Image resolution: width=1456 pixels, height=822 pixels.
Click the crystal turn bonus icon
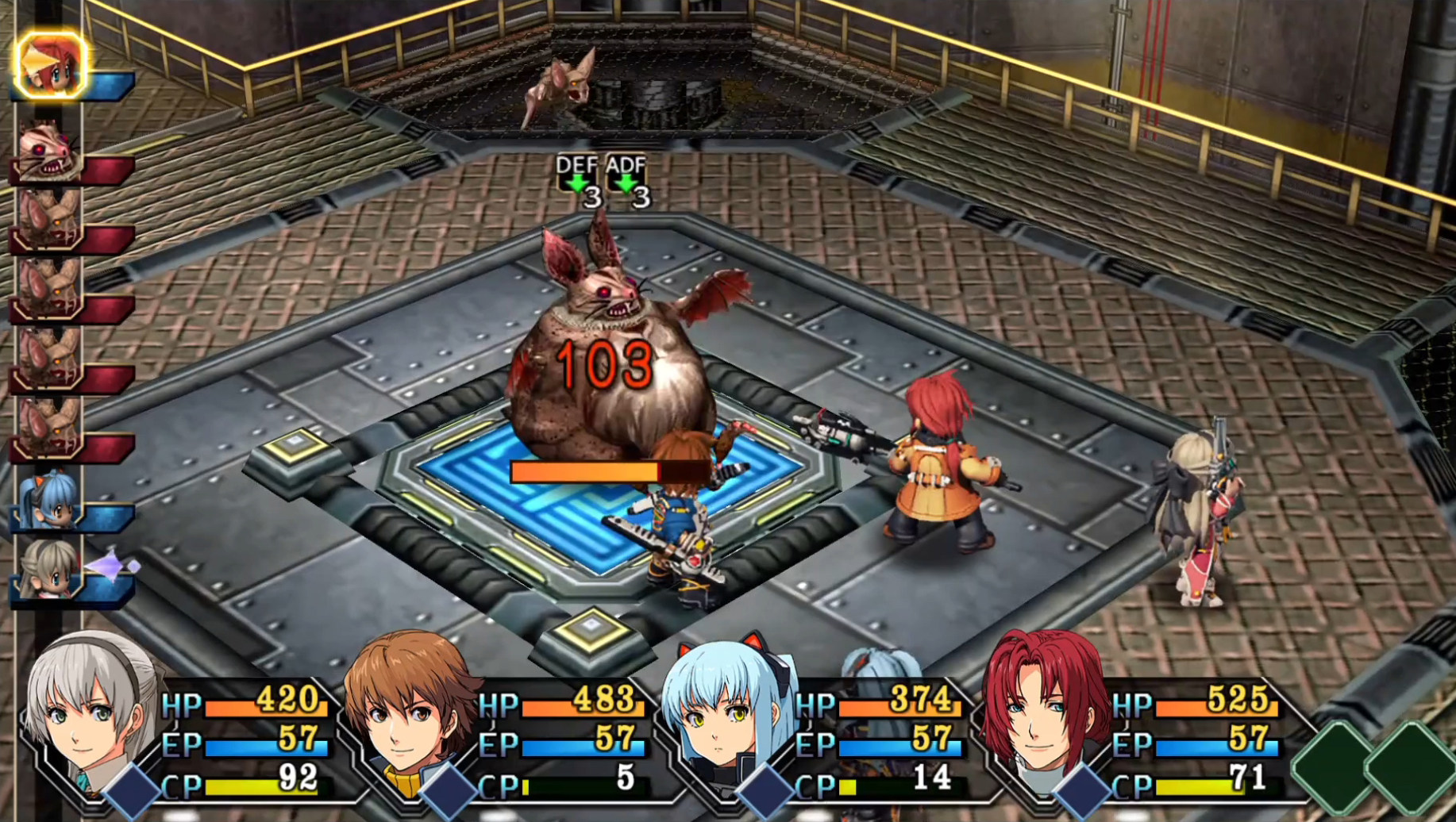point(111,565)
